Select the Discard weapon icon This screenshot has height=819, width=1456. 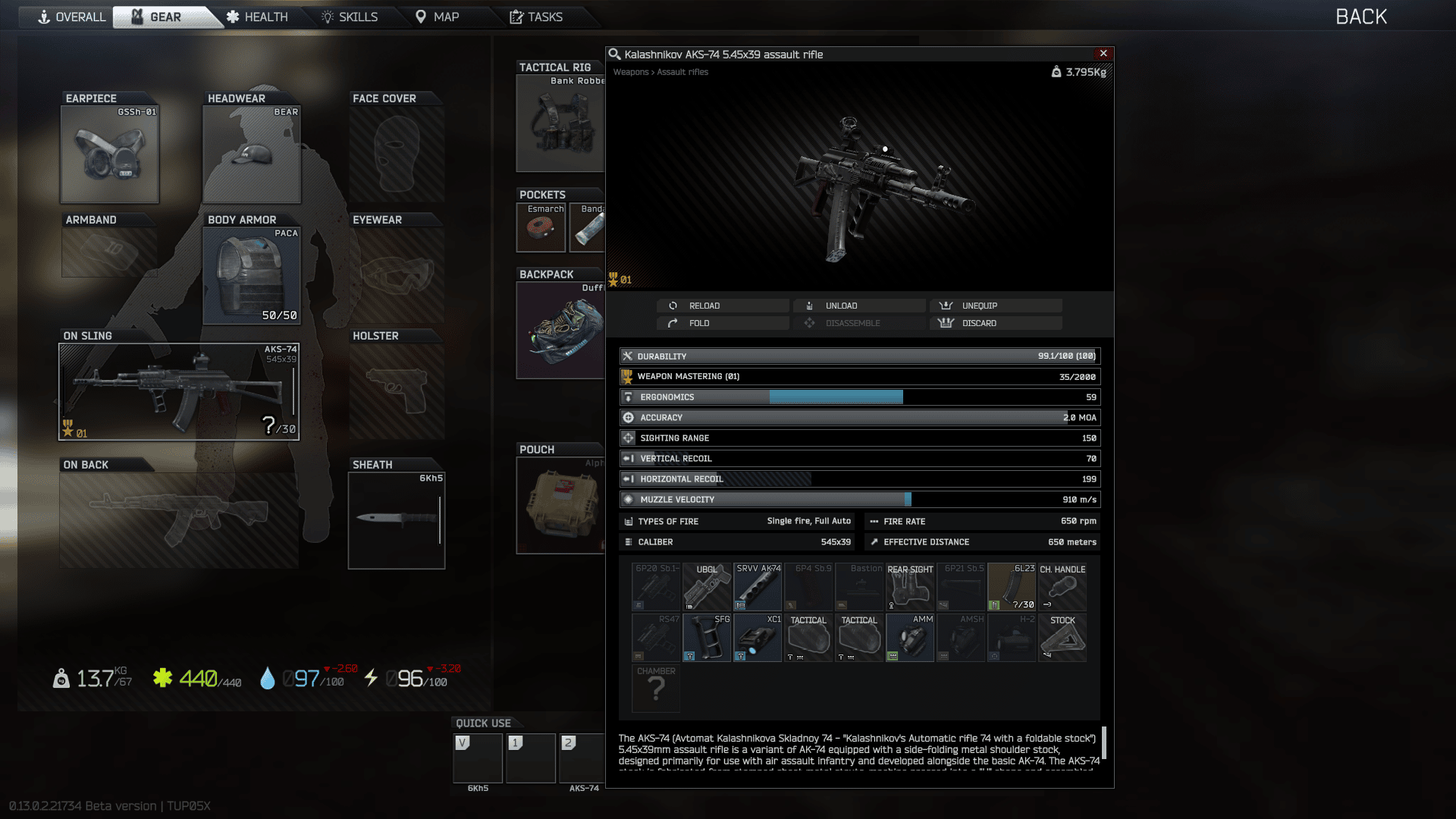pos(946,323)
